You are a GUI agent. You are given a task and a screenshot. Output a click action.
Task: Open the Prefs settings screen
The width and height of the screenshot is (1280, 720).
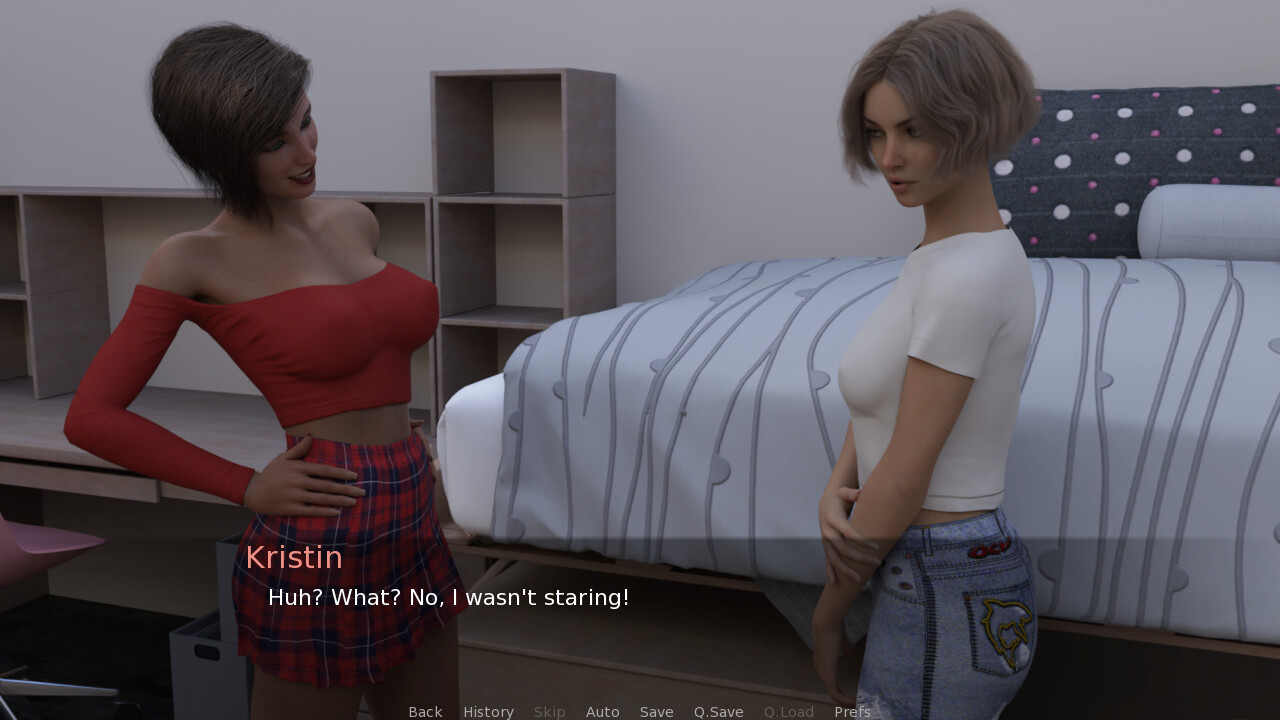coord(852,712)
